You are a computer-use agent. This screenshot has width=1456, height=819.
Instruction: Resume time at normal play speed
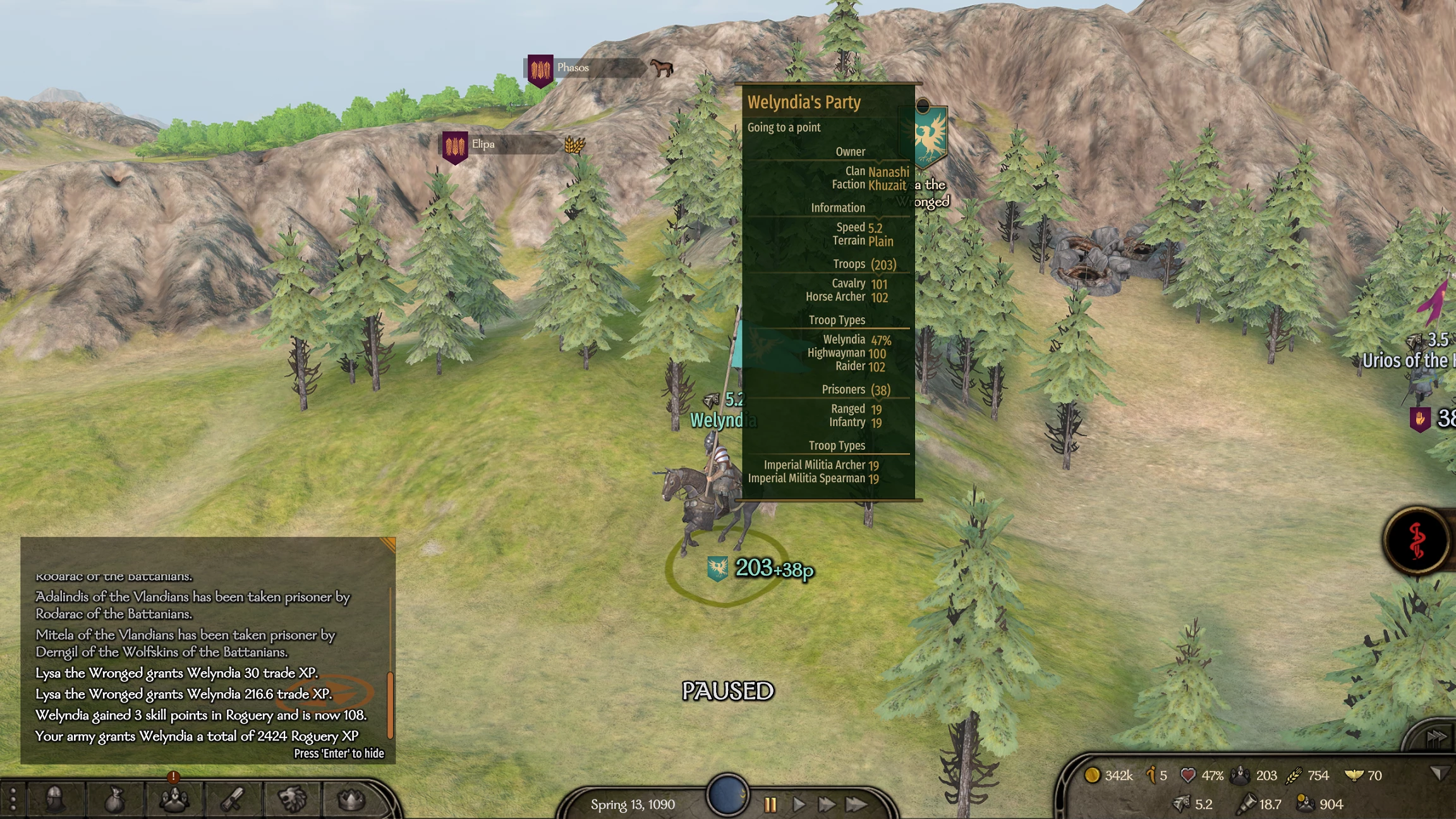(x=799, y=804)
